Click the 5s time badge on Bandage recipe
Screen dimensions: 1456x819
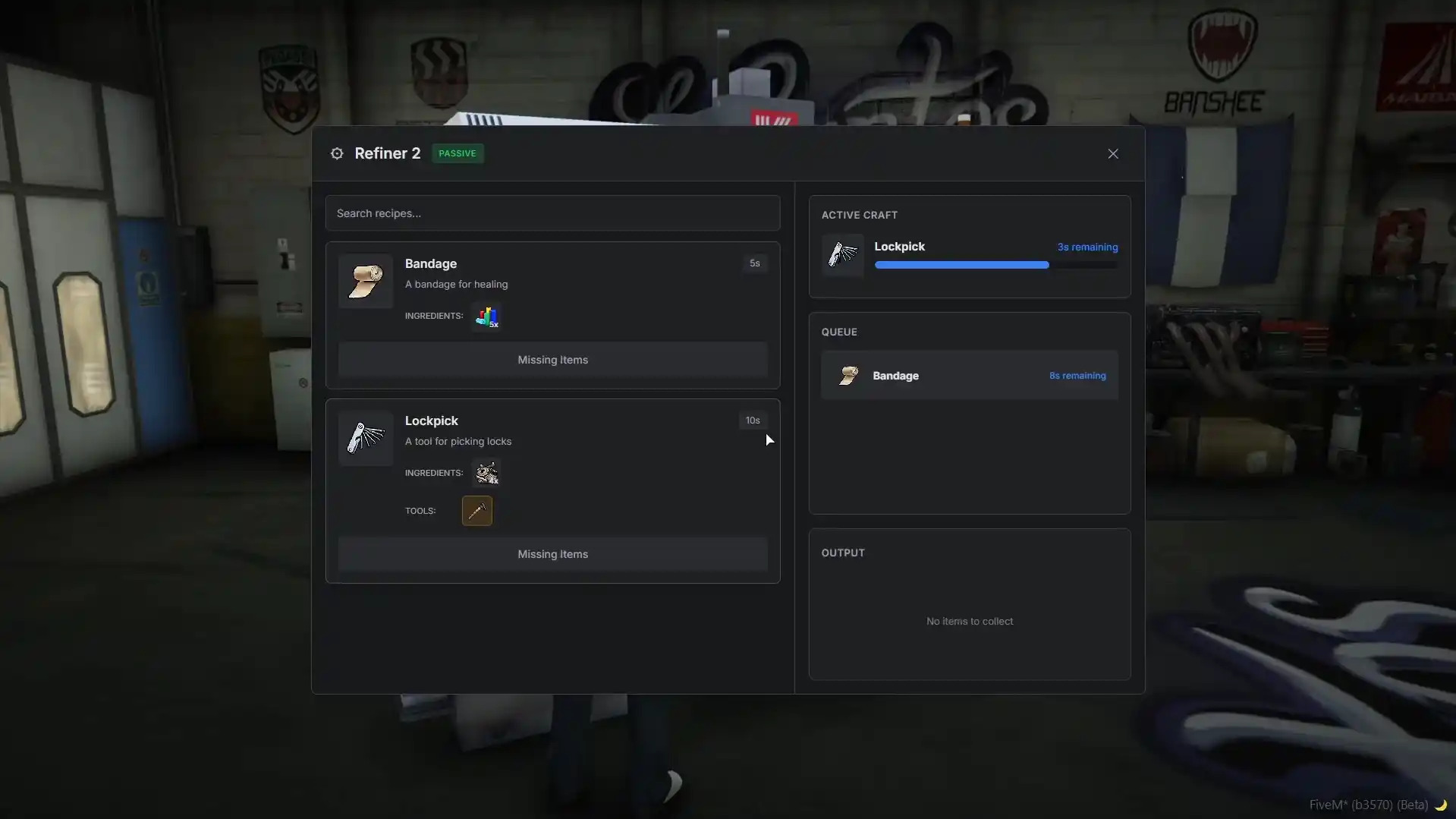pos(754,263)
